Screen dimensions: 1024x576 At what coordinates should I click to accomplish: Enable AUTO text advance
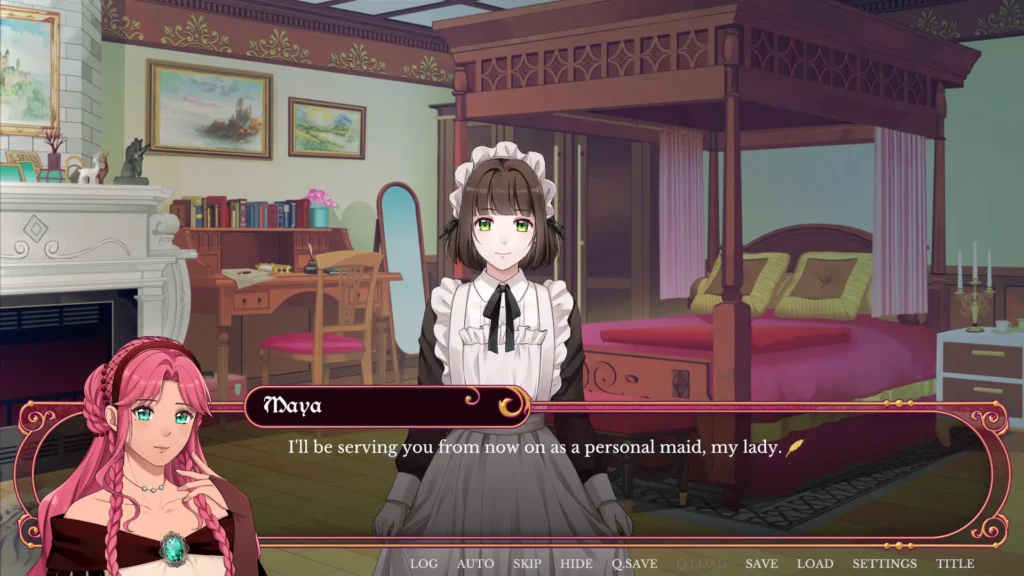point(475,564)
